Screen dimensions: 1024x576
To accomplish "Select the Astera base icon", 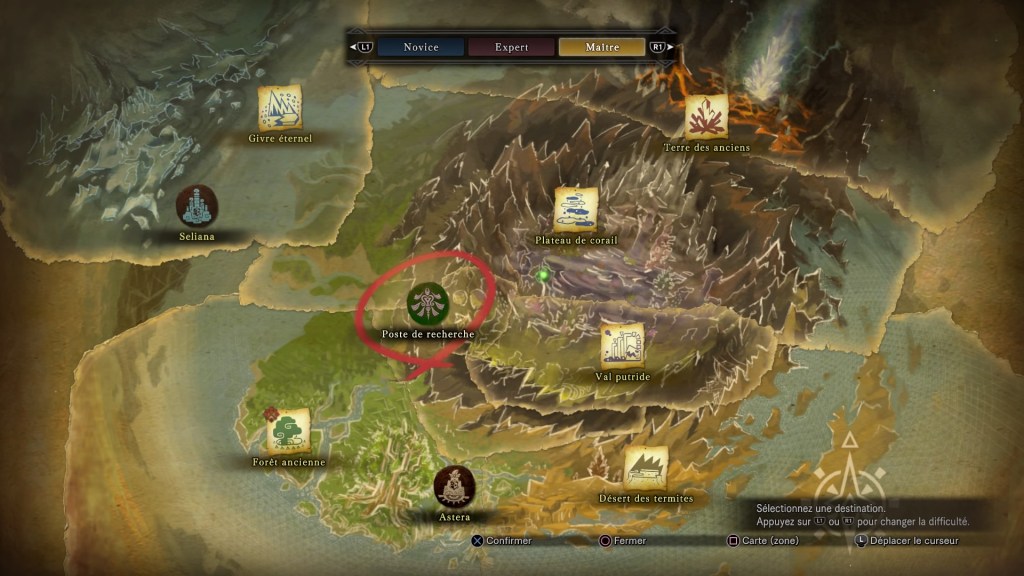I will pos(455,486).
